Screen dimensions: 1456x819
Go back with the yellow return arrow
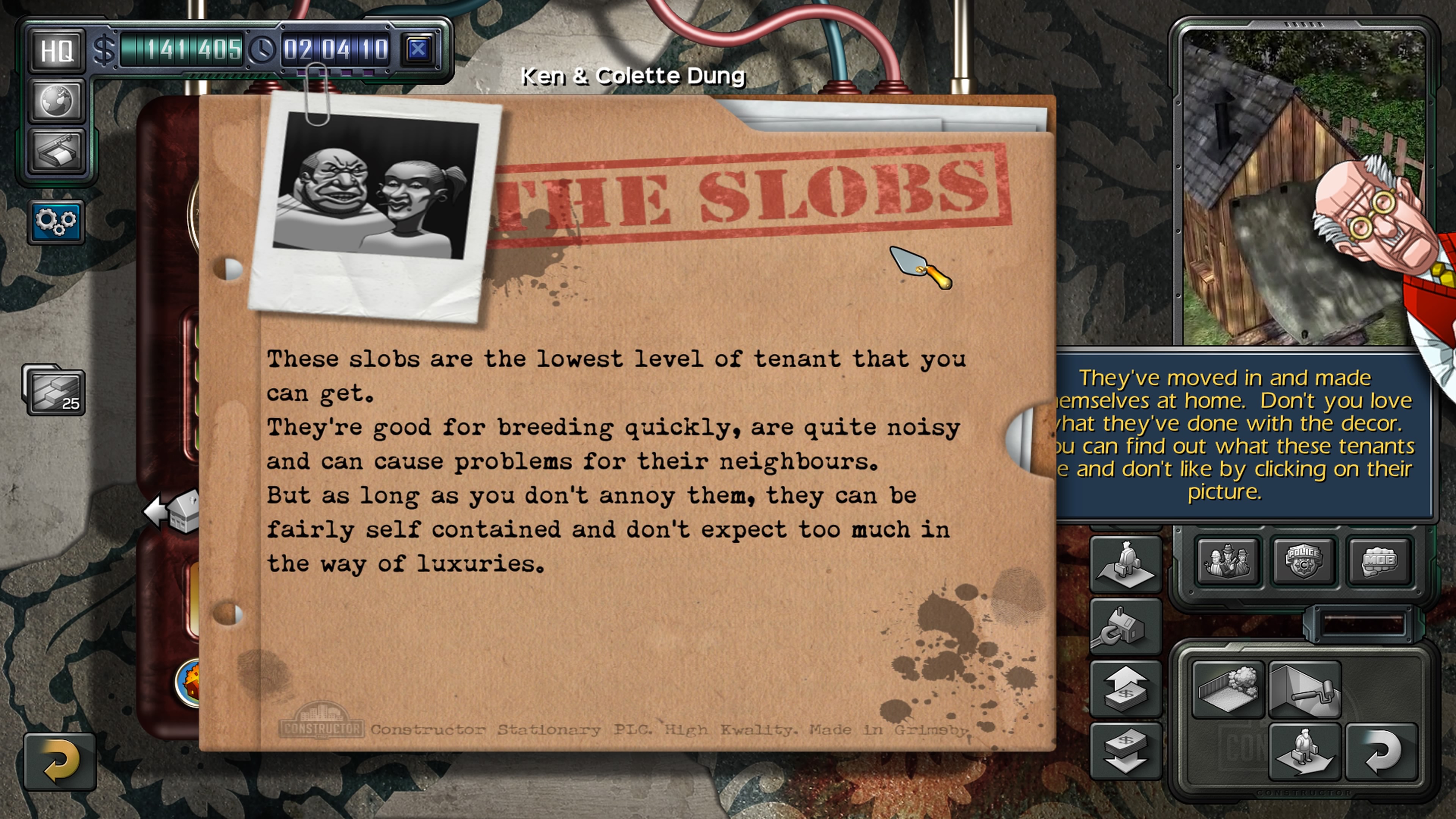tap(60, 760)
